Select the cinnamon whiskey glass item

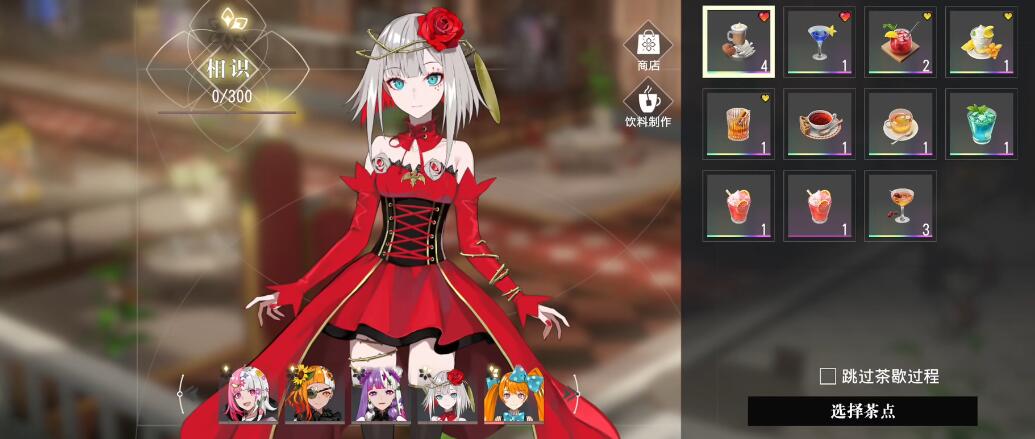coord(739,124)
